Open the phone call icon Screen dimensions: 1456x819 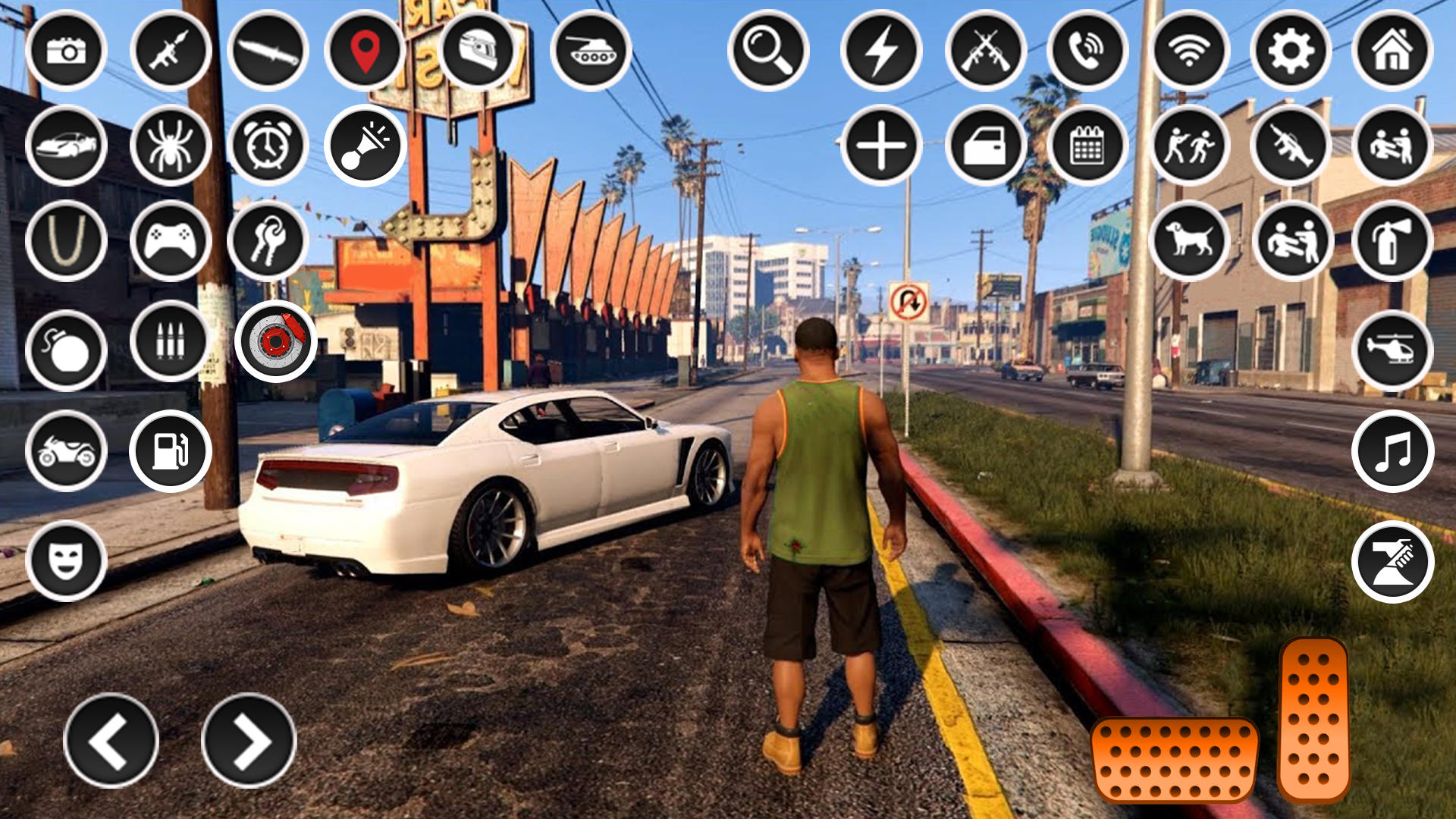1087,51
